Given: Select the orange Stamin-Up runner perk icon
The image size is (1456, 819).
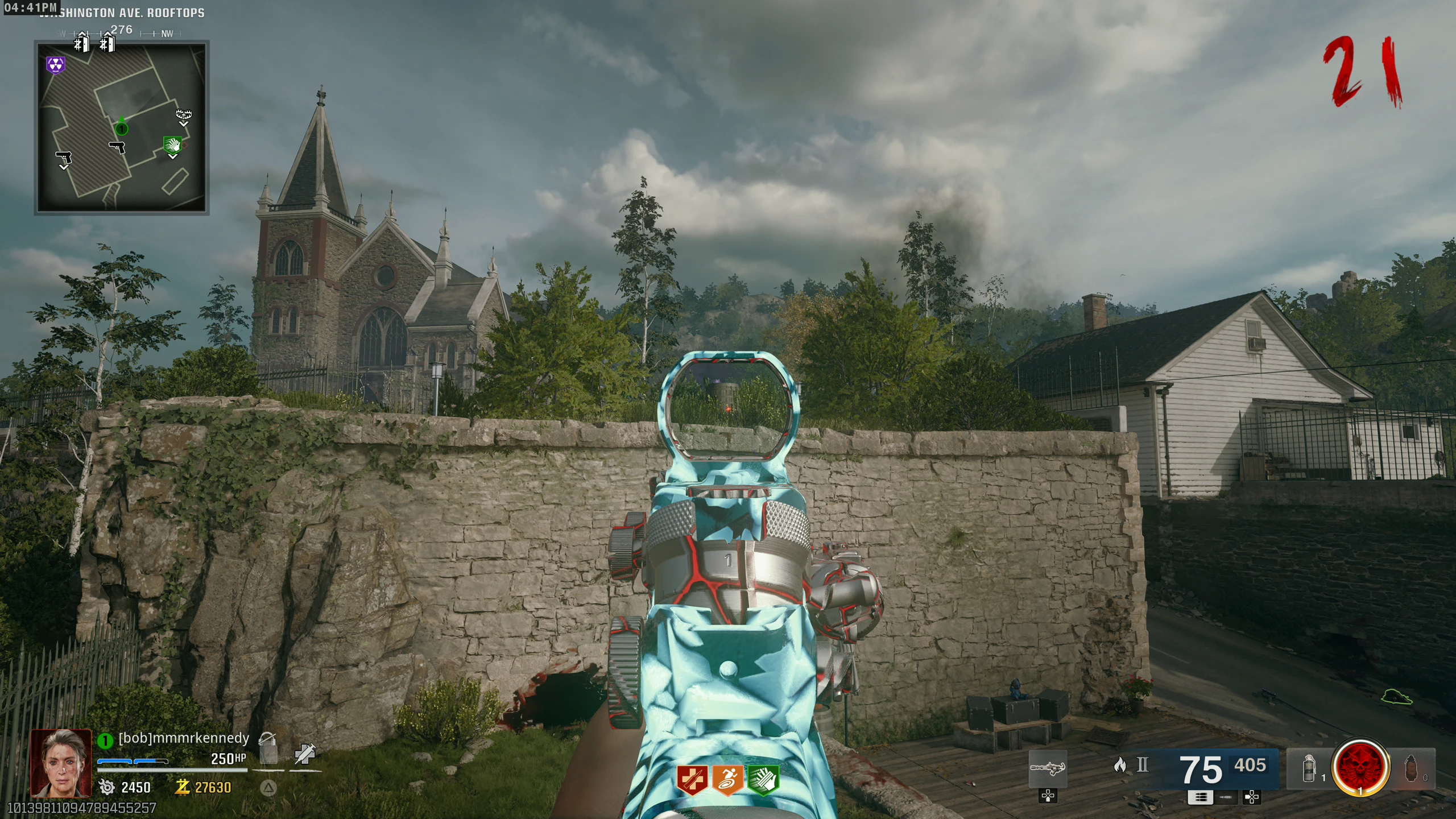Looking at the screenshot, I should 727,779.
